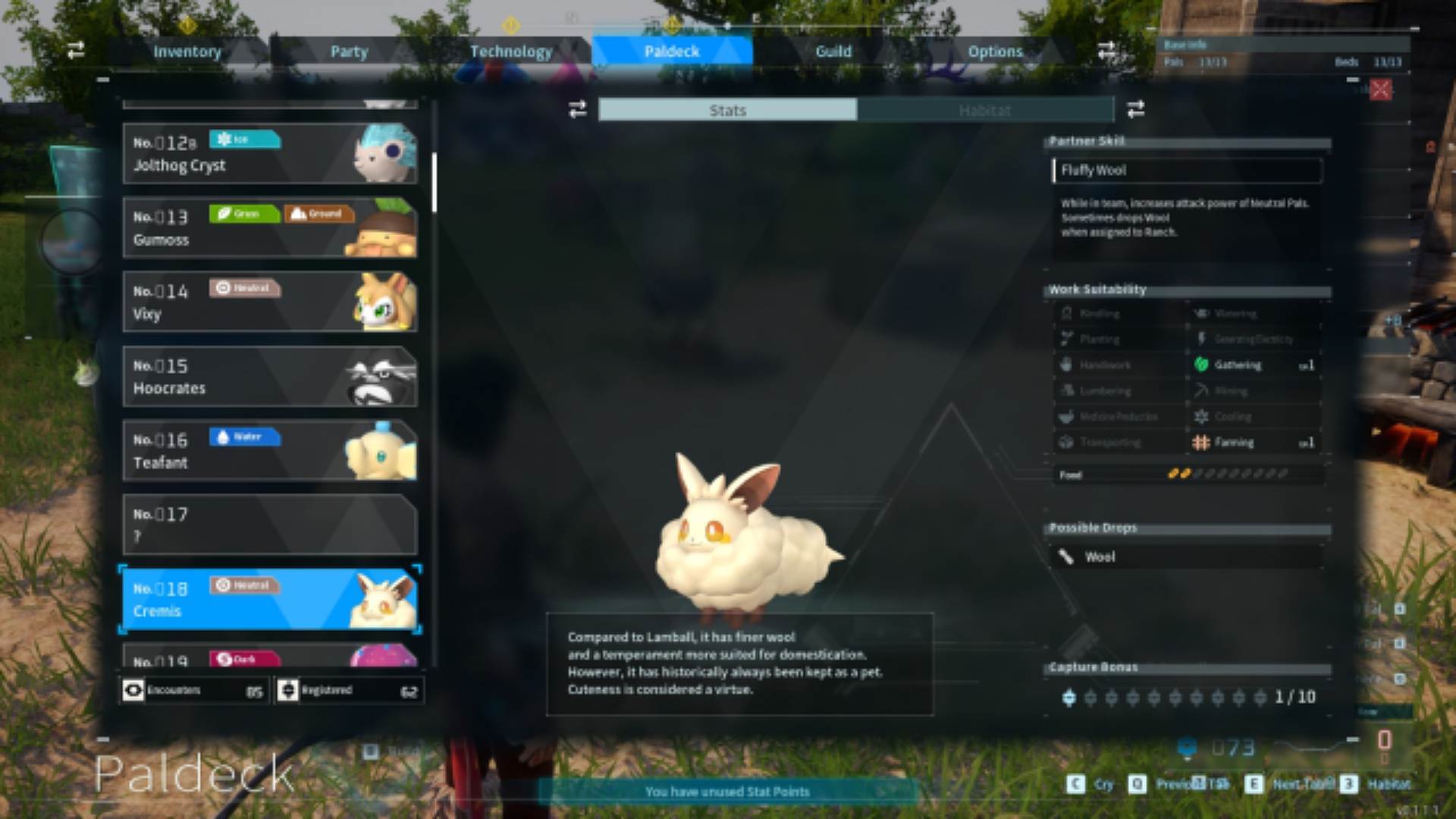Choose the Gumoss Paldeck entry
The height and width of the screenshot is (819, 1456).
point(269,227)
